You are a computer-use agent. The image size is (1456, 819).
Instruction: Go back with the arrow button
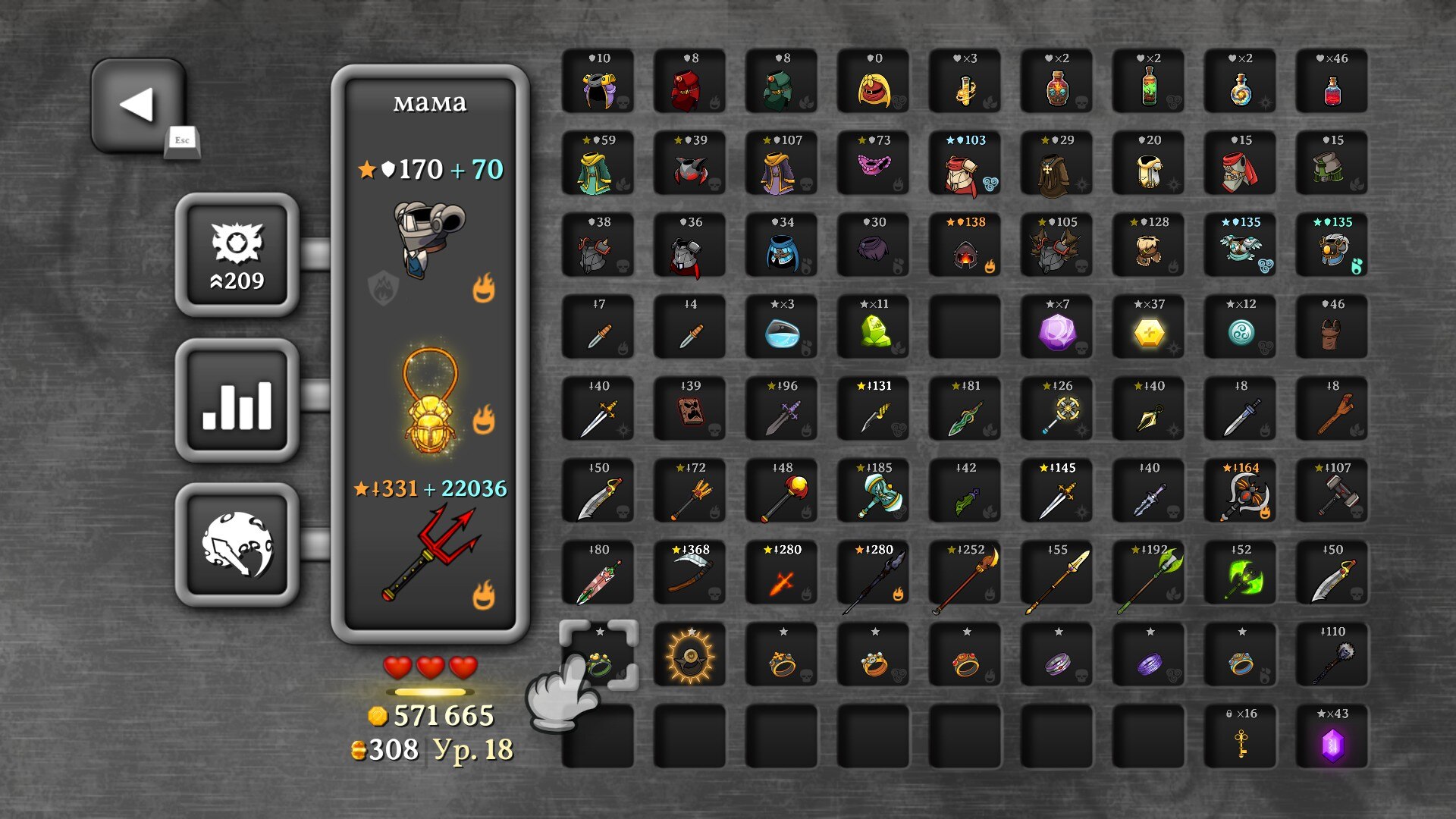pos(138,105)
